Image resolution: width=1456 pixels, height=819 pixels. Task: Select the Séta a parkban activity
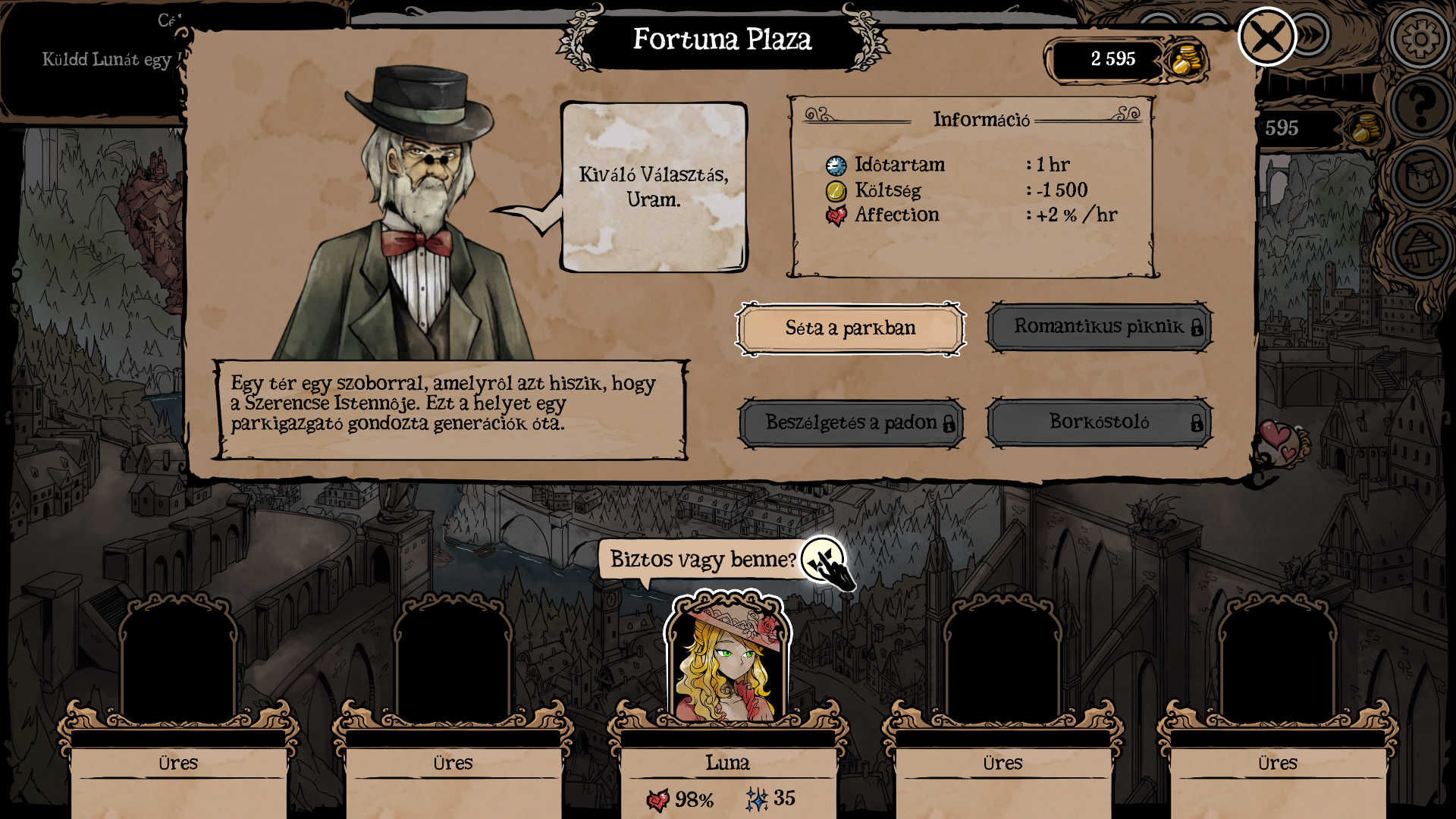(x=850, y=328)
